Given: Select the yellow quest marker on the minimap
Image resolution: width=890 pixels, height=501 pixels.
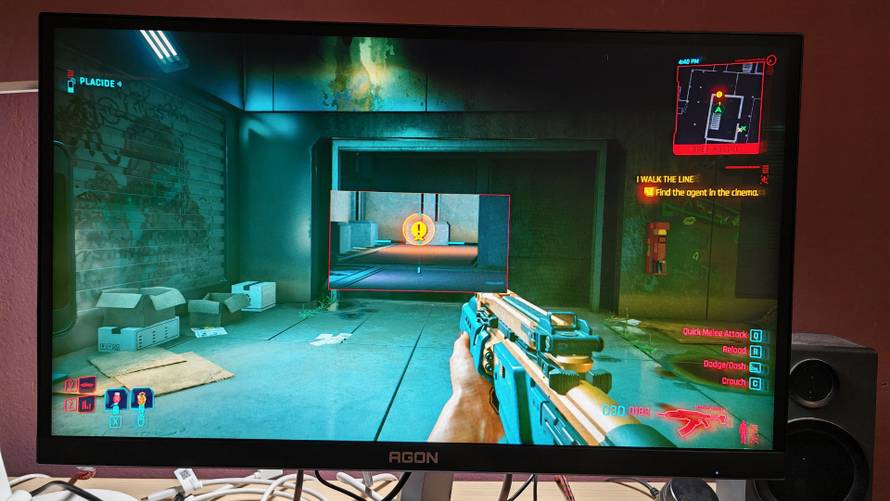Looking at the screenshot, I should point(718,93).
